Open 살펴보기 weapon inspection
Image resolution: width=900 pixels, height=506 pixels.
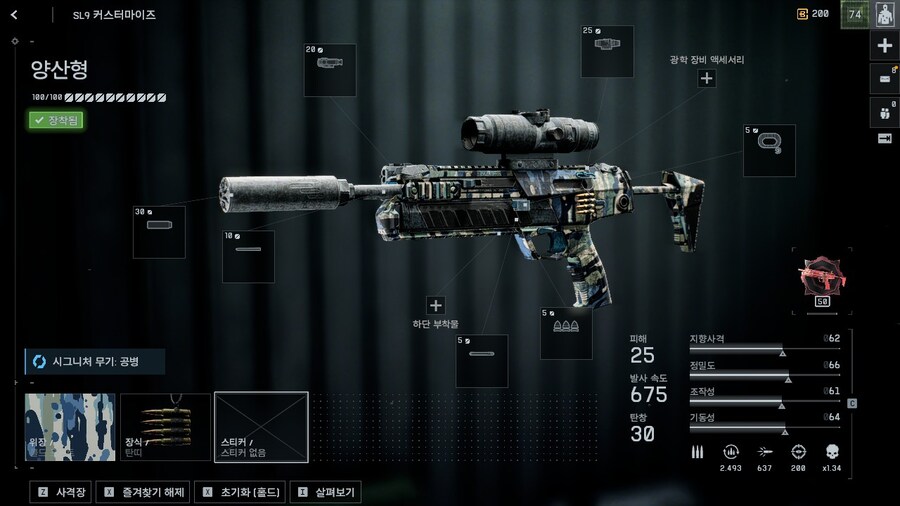click(325, 492)
